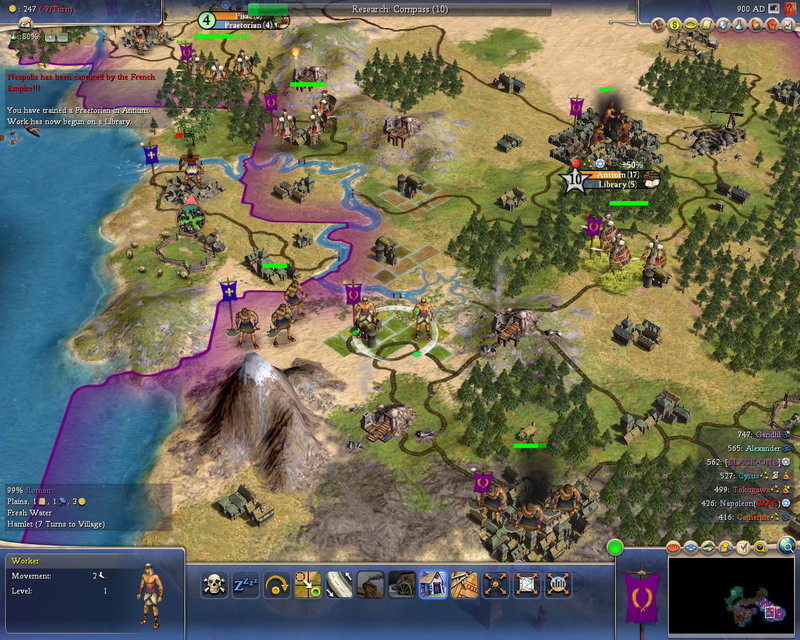Choose the go-to move command
This screenshot has height=640, width=800.
coord(308,584)
